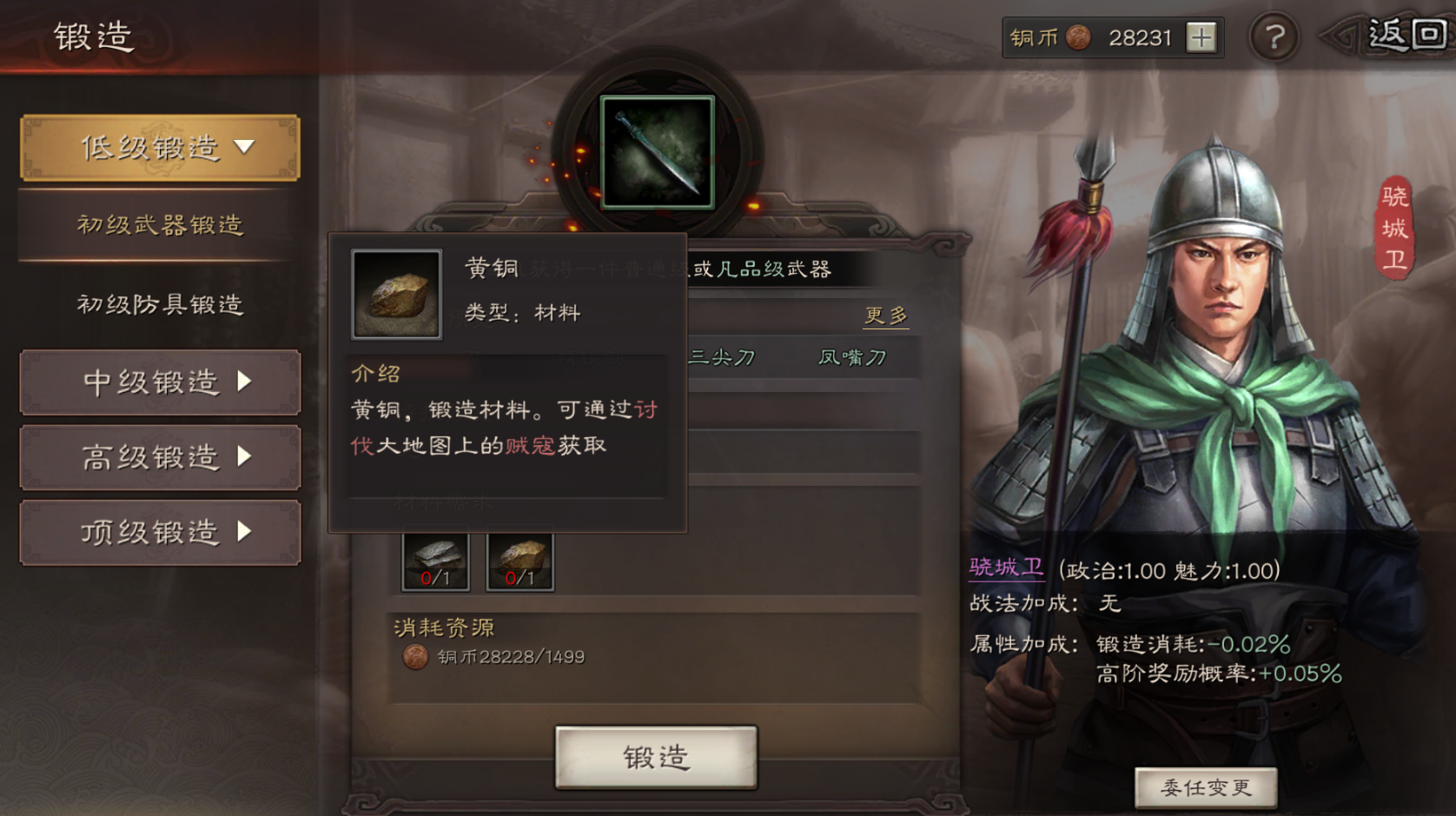Viewport: 1456px width, 816px height.
Task: Select the 凤嘴刀 weapon entry
Action: click(851, 357)
